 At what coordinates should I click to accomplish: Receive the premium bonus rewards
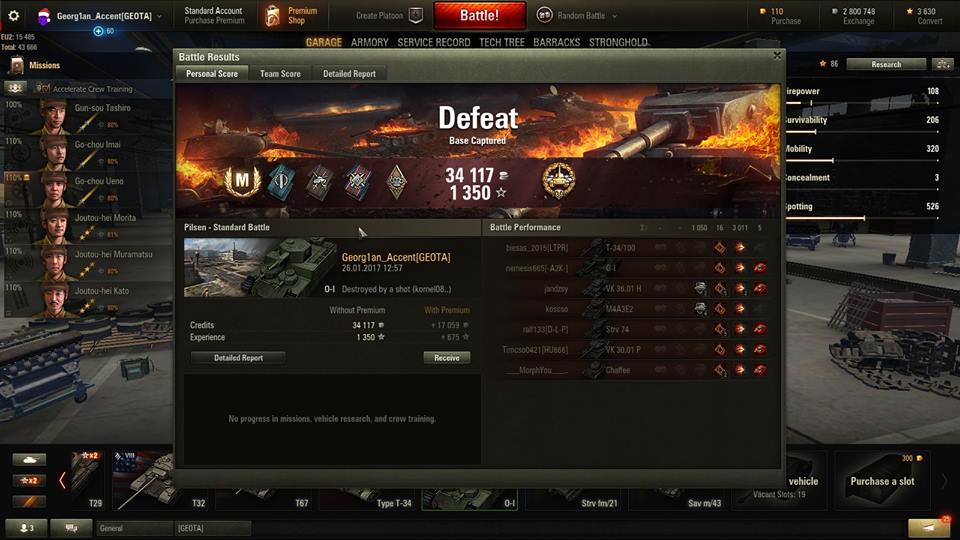pos(446,357)
